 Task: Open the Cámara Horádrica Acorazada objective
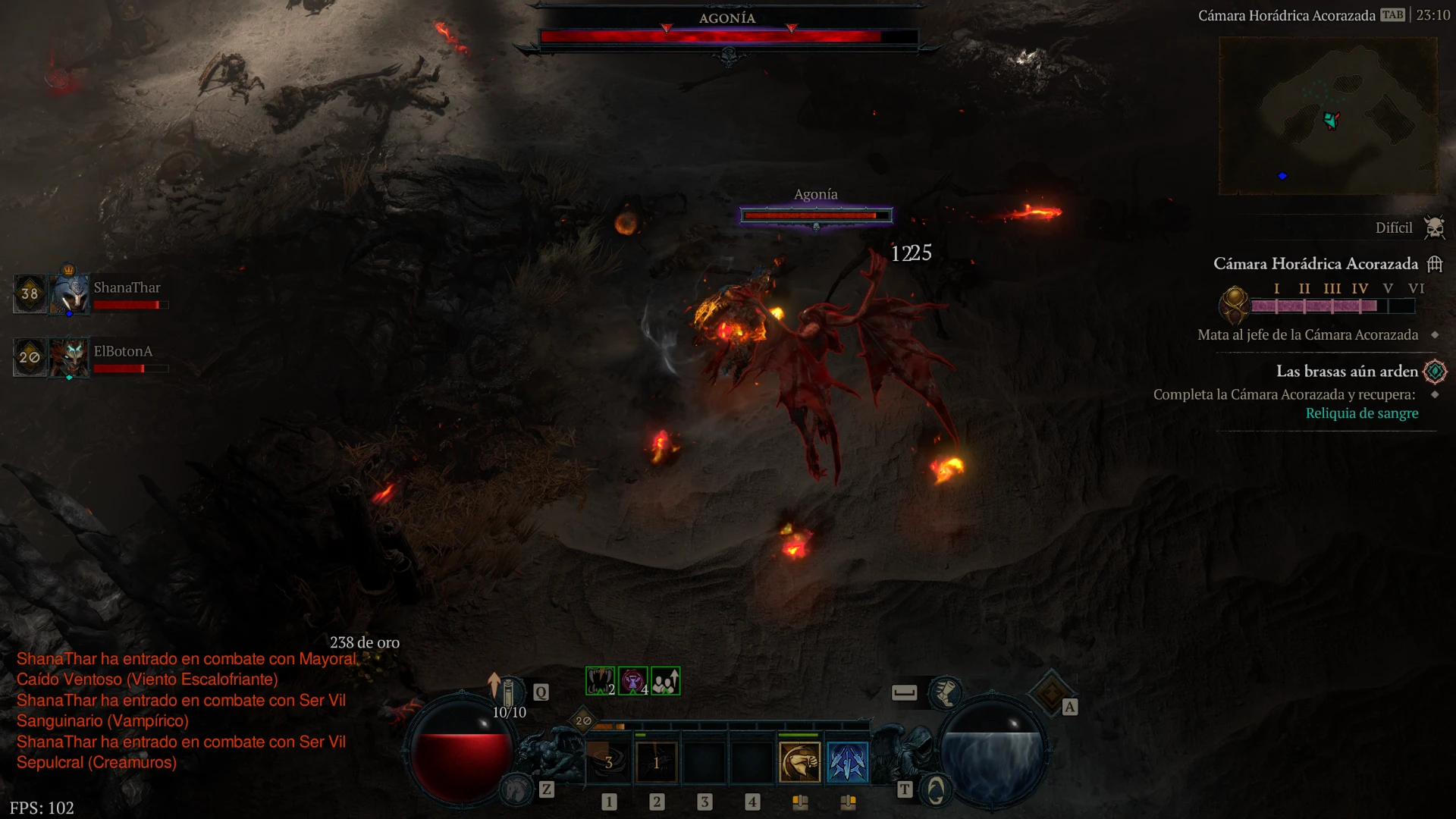(x=1316, y=264)
